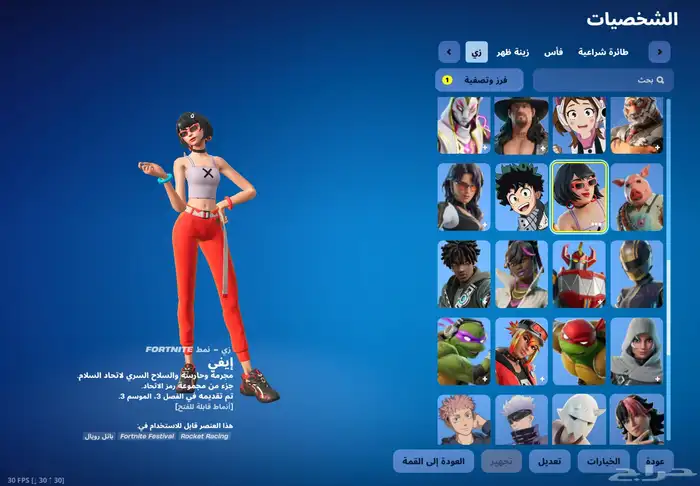700x486 pixels.
Task: Select the green-haired Deku anime outfit
Action: pyautogui.click(x=522, y=197)
